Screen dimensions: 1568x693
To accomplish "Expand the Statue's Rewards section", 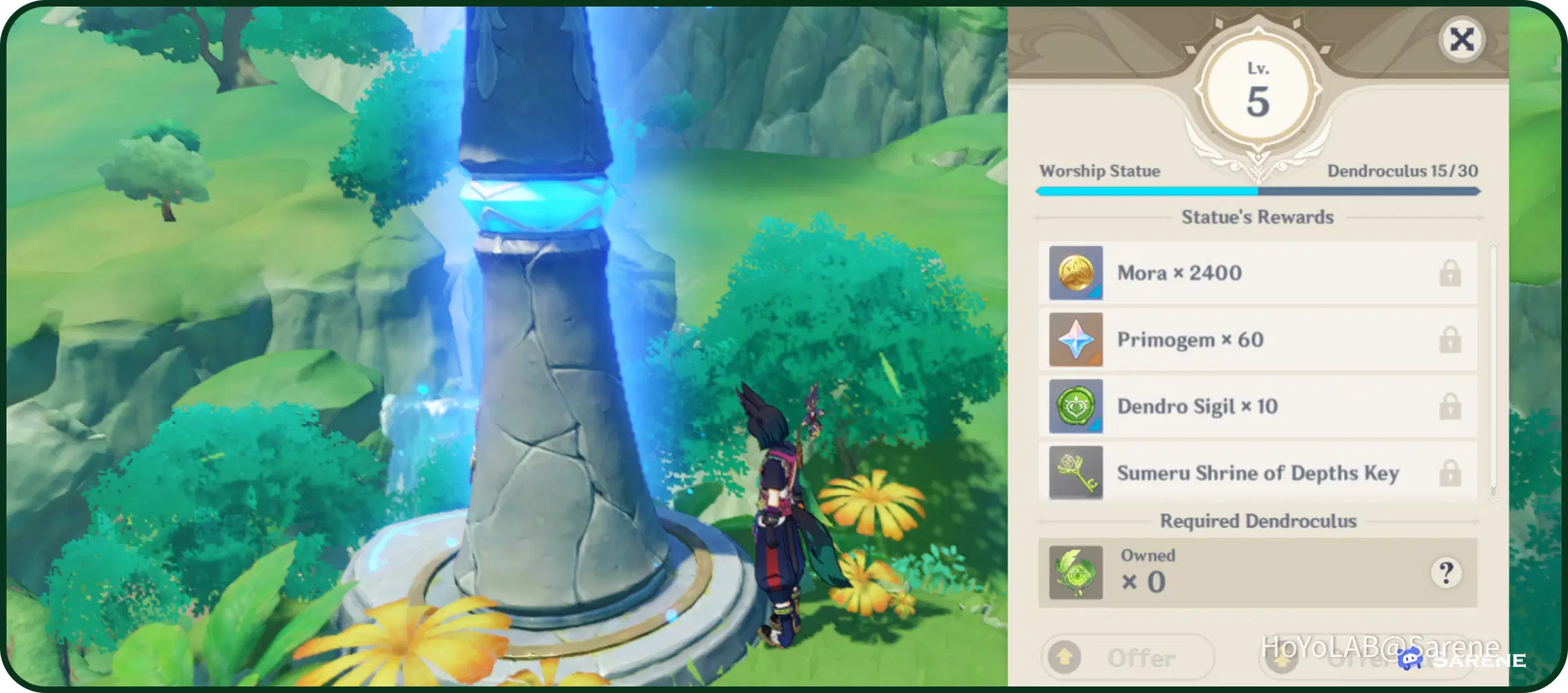I will [x=1257, y=217].
